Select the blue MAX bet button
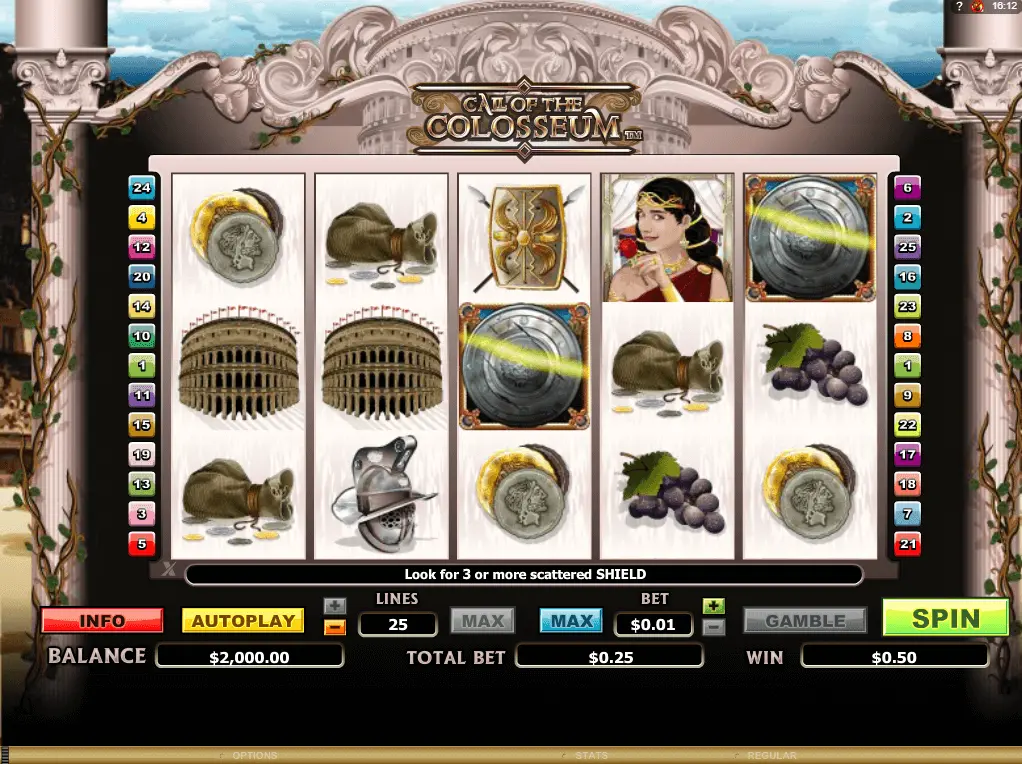1022x764 pixels. [572, 621]
